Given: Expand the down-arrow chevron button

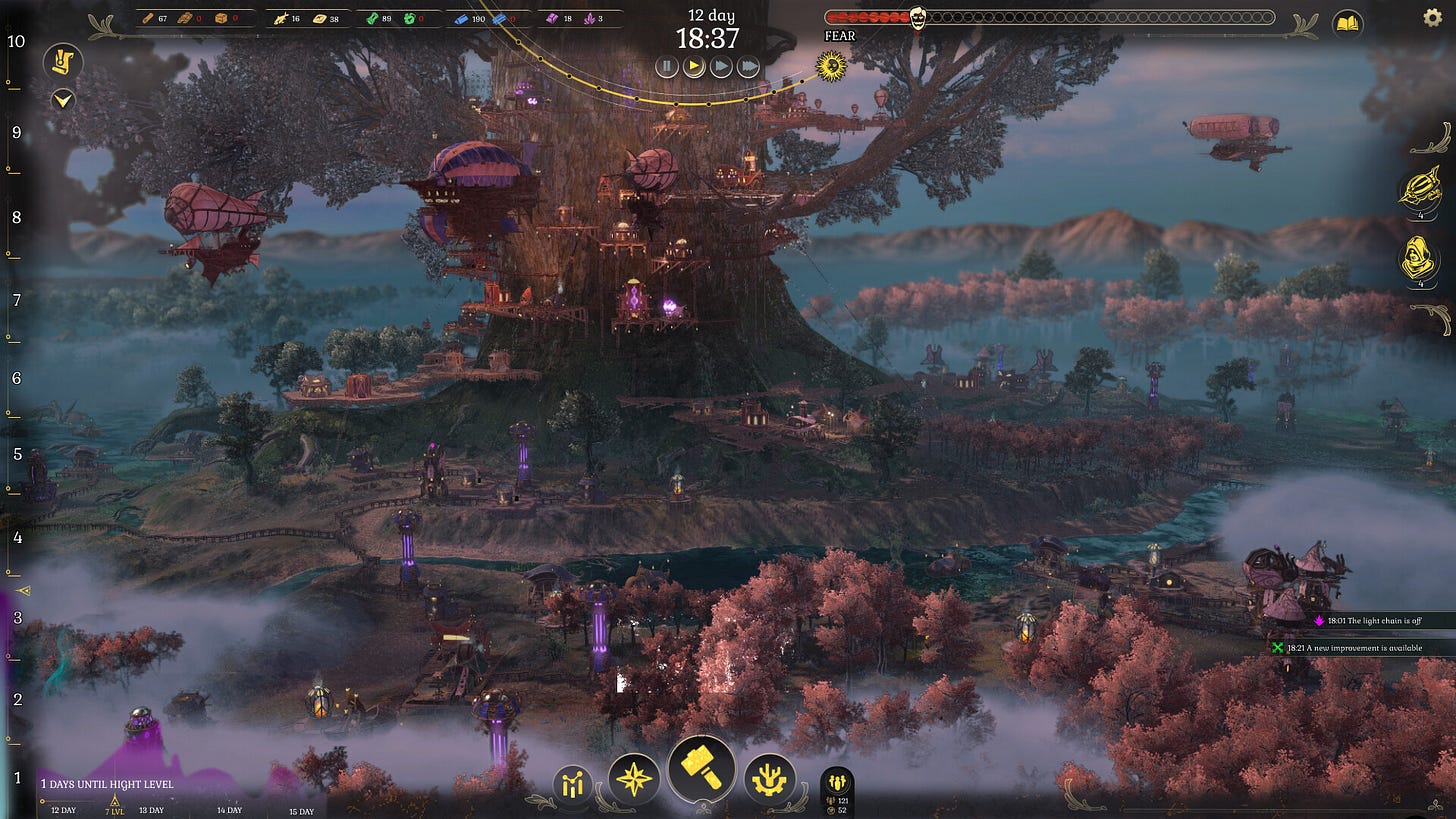Looking at the screenshot, I should 63,100.
